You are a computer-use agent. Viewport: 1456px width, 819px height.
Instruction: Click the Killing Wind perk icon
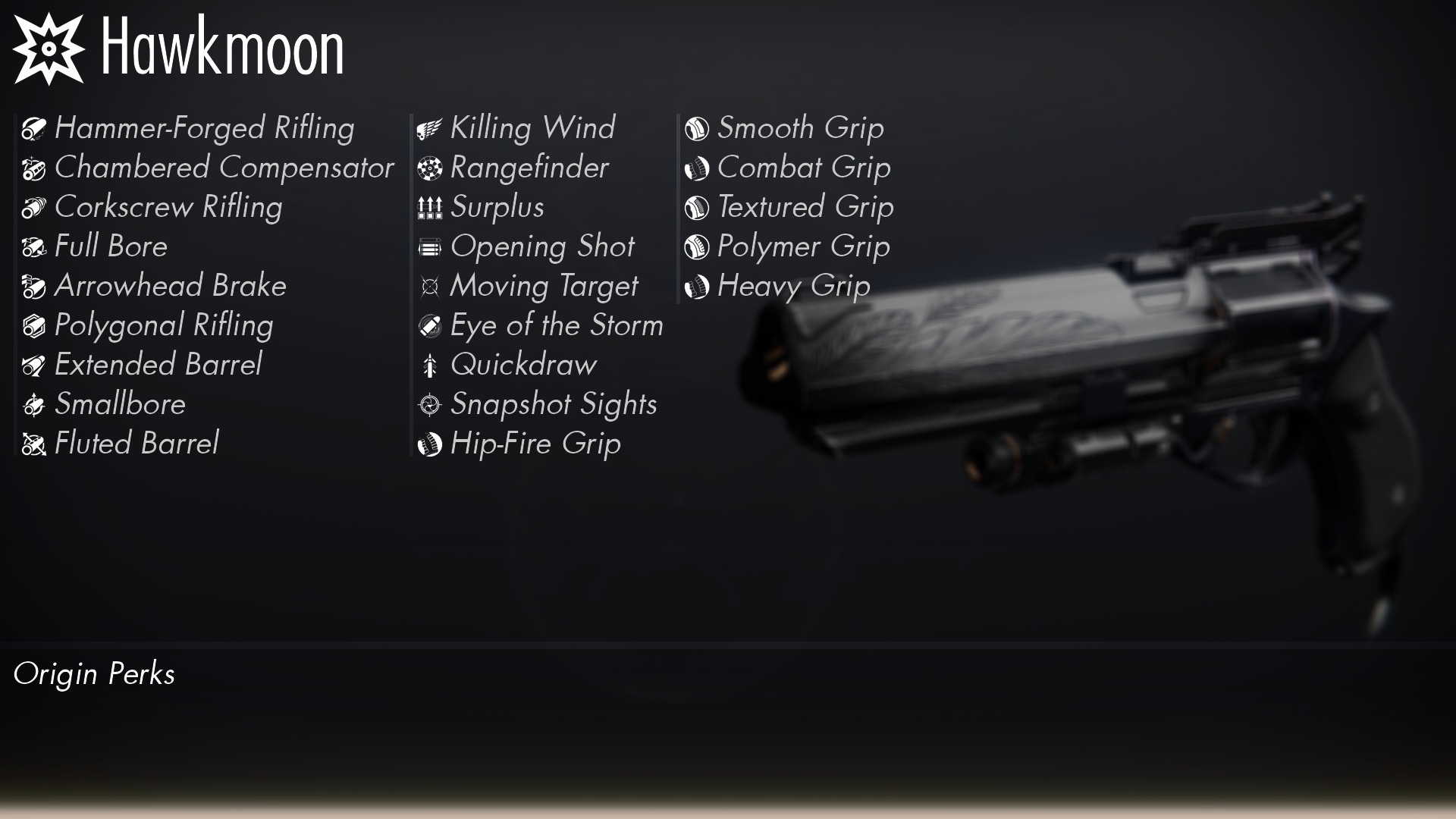pos(429,128)
